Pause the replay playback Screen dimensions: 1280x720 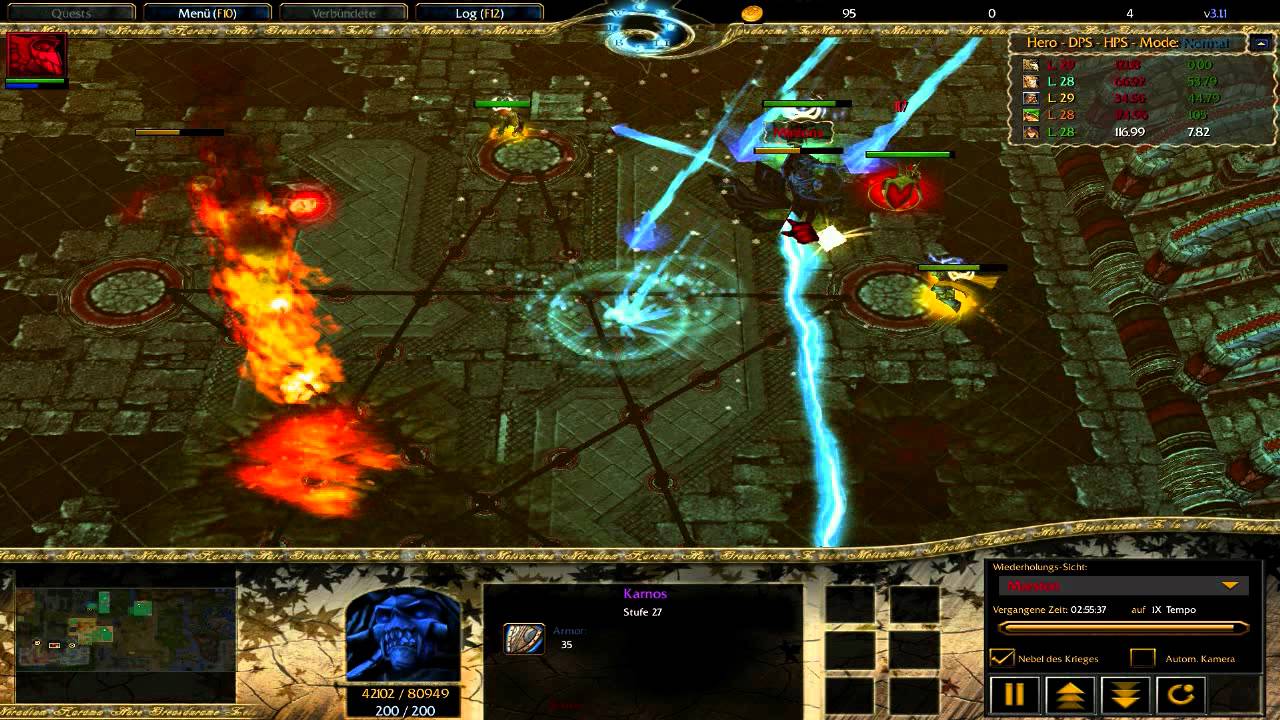[1013, 694]
